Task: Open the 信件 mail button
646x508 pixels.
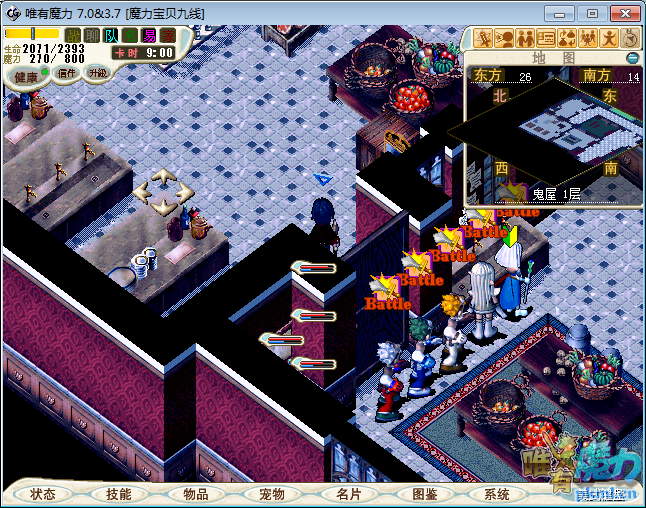Action: (68, 73)
